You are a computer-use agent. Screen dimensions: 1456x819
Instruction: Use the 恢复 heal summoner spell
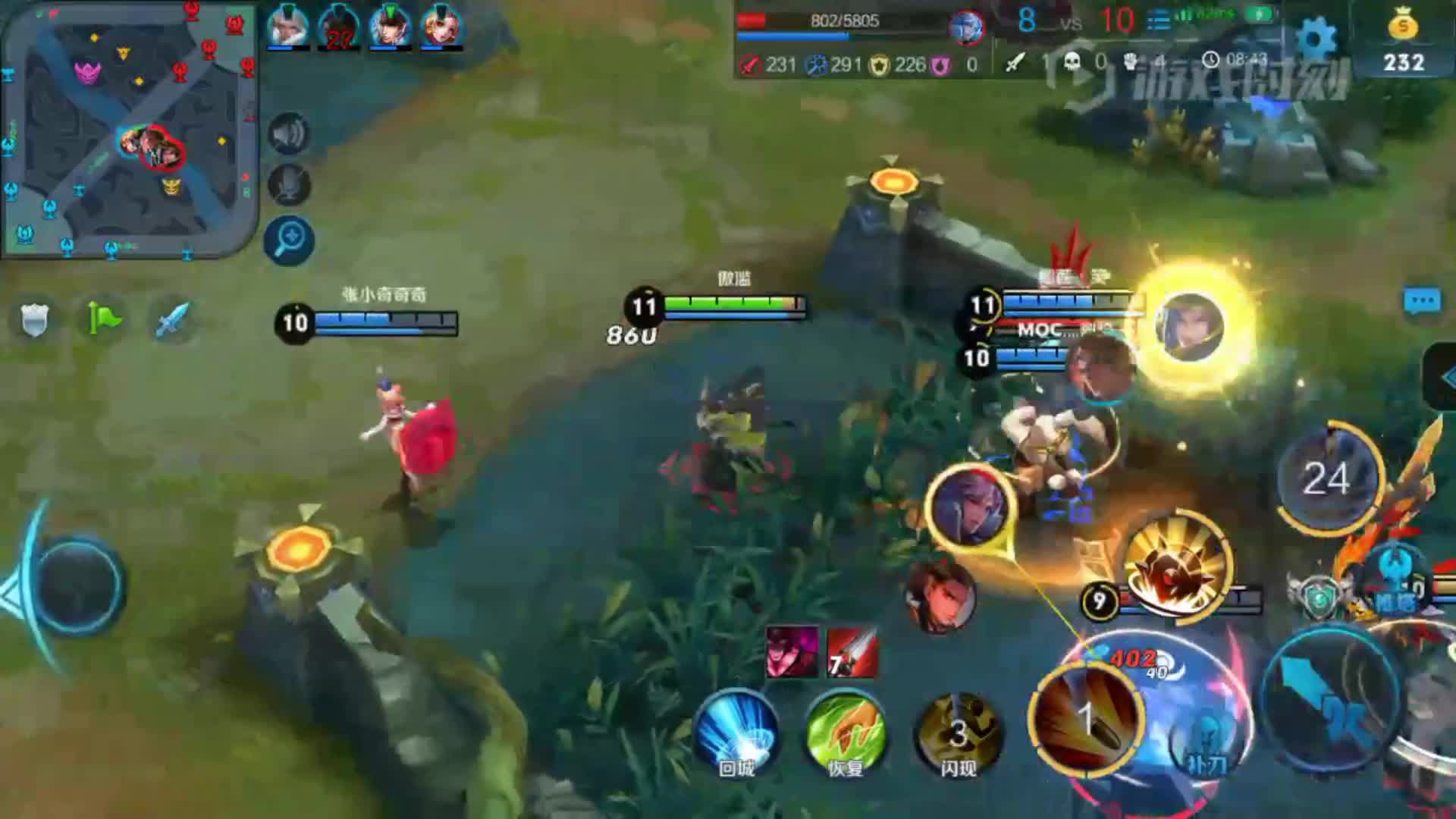[846, 732]
